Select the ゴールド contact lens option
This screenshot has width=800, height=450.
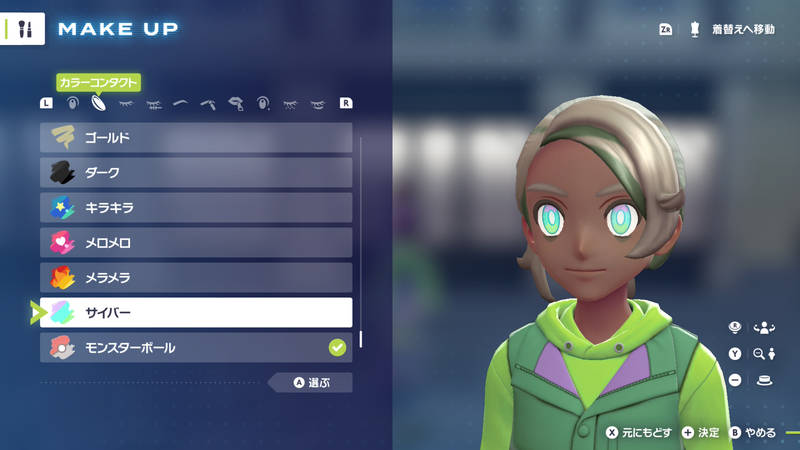(196, 138)
